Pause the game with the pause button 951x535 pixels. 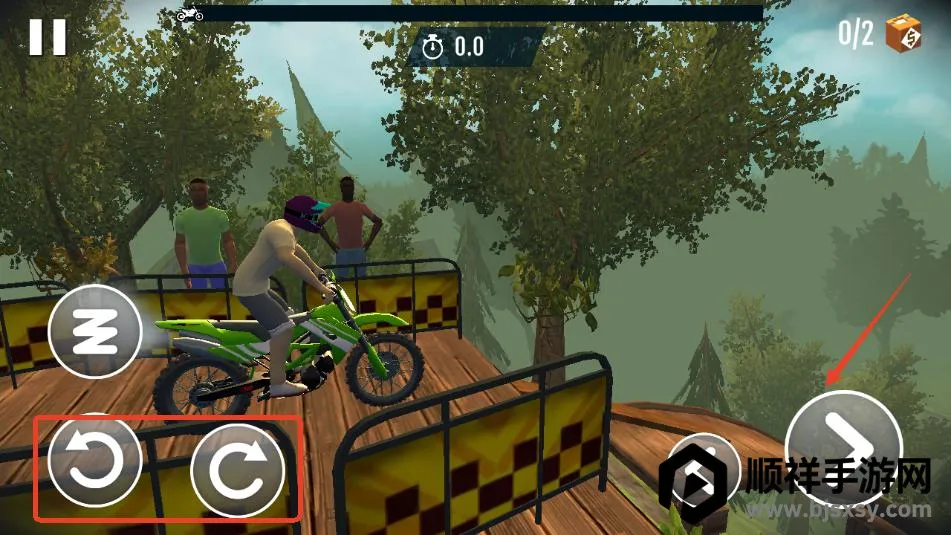point(47,37)
